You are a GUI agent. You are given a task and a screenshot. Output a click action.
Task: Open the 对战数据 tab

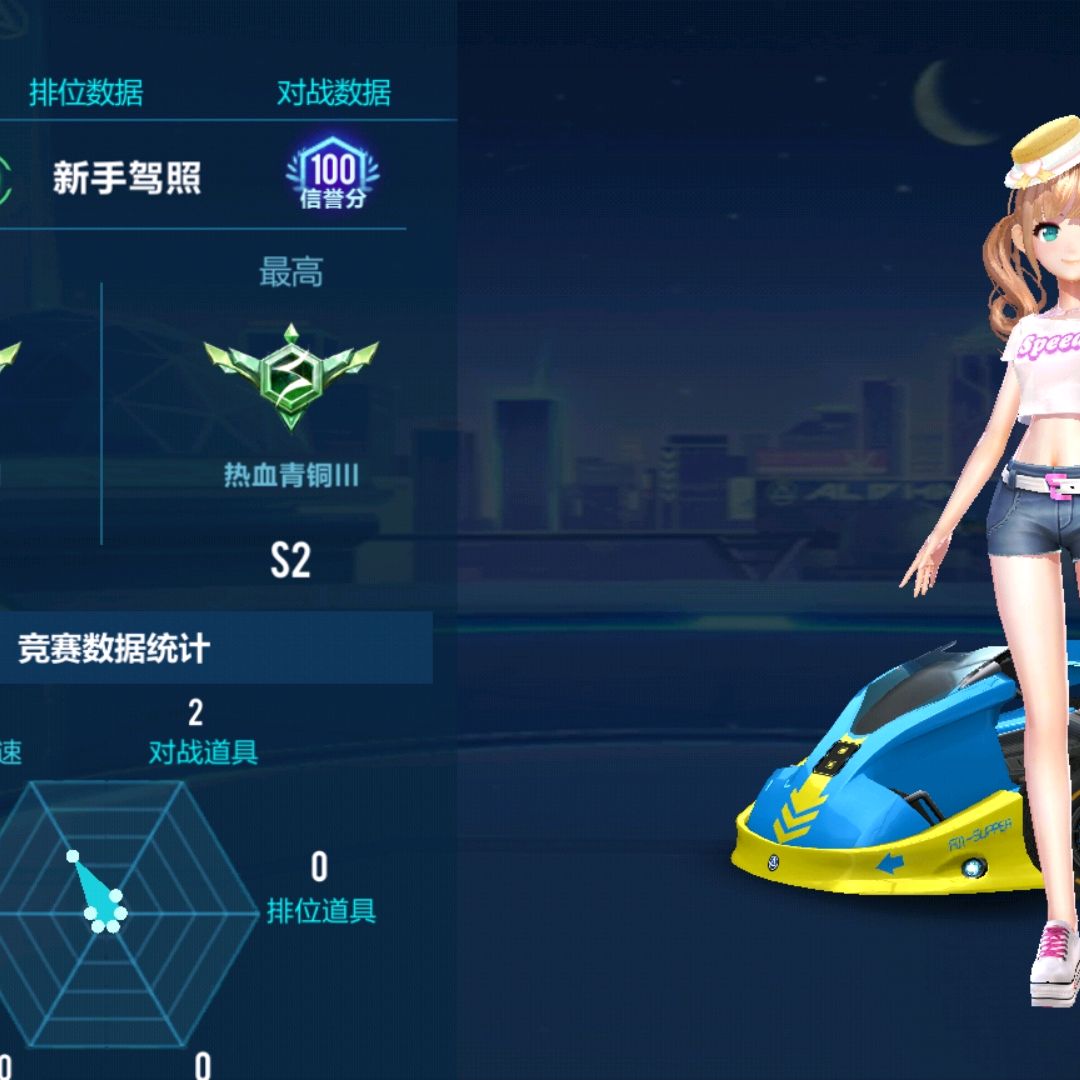tap(333, 93)
